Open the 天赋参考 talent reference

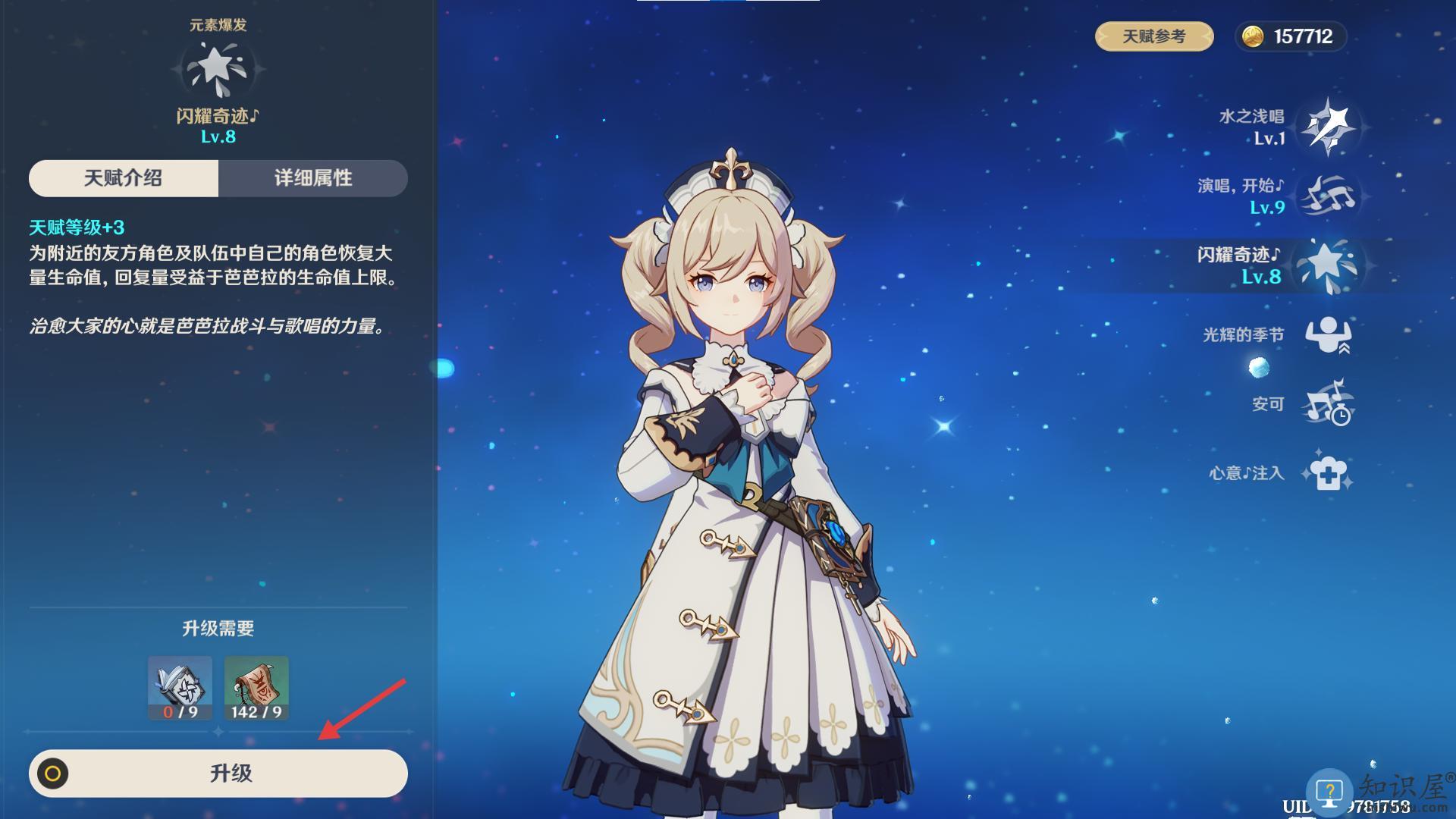click(x=1153, y=36)
